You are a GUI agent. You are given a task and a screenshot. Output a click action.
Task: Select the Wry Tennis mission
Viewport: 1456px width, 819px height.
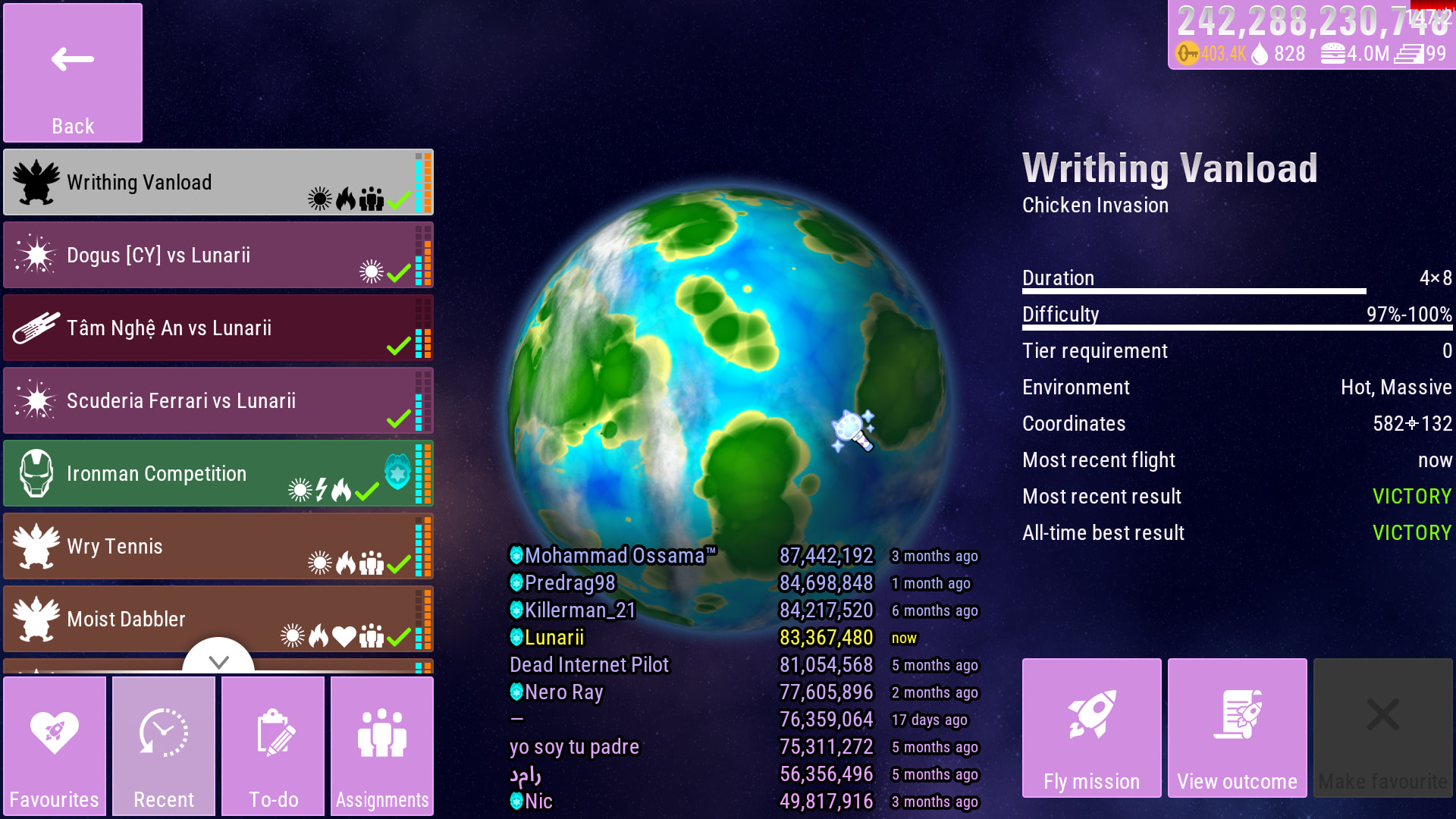pyautogui.click(x=218, y=546)
